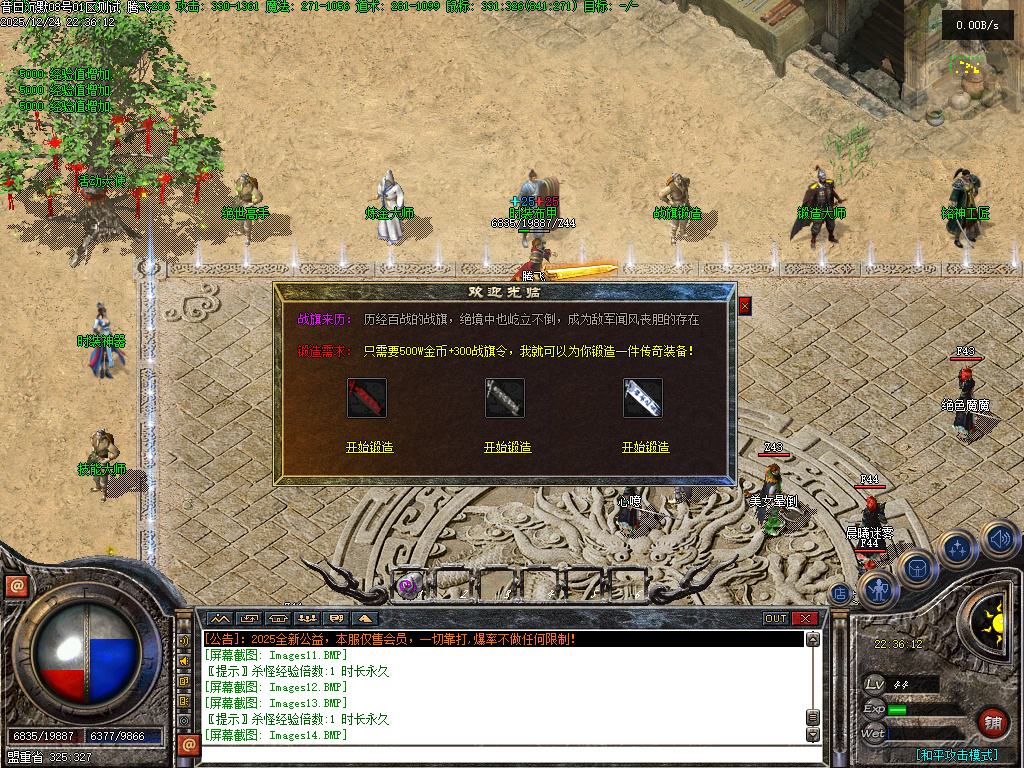Use the purple swirl item in belt slot
The height and width of the screenshot is (768, 1024).
pos(407,585)
